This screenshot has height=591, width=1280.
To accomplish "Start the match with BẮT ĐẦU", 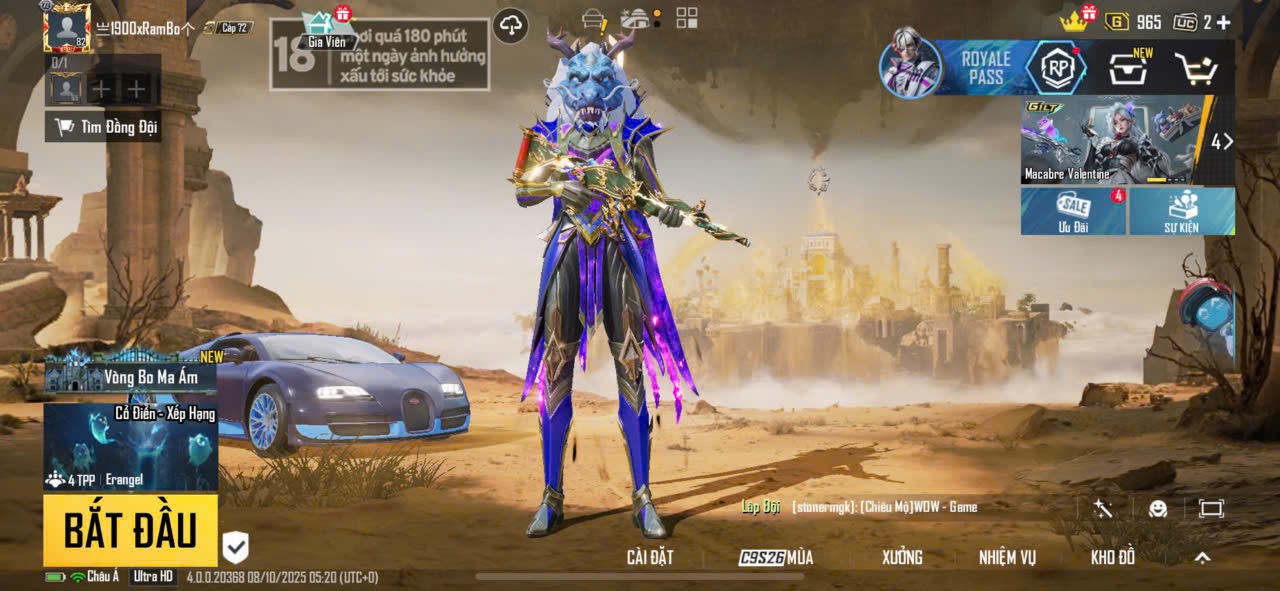I will point(130,530).
